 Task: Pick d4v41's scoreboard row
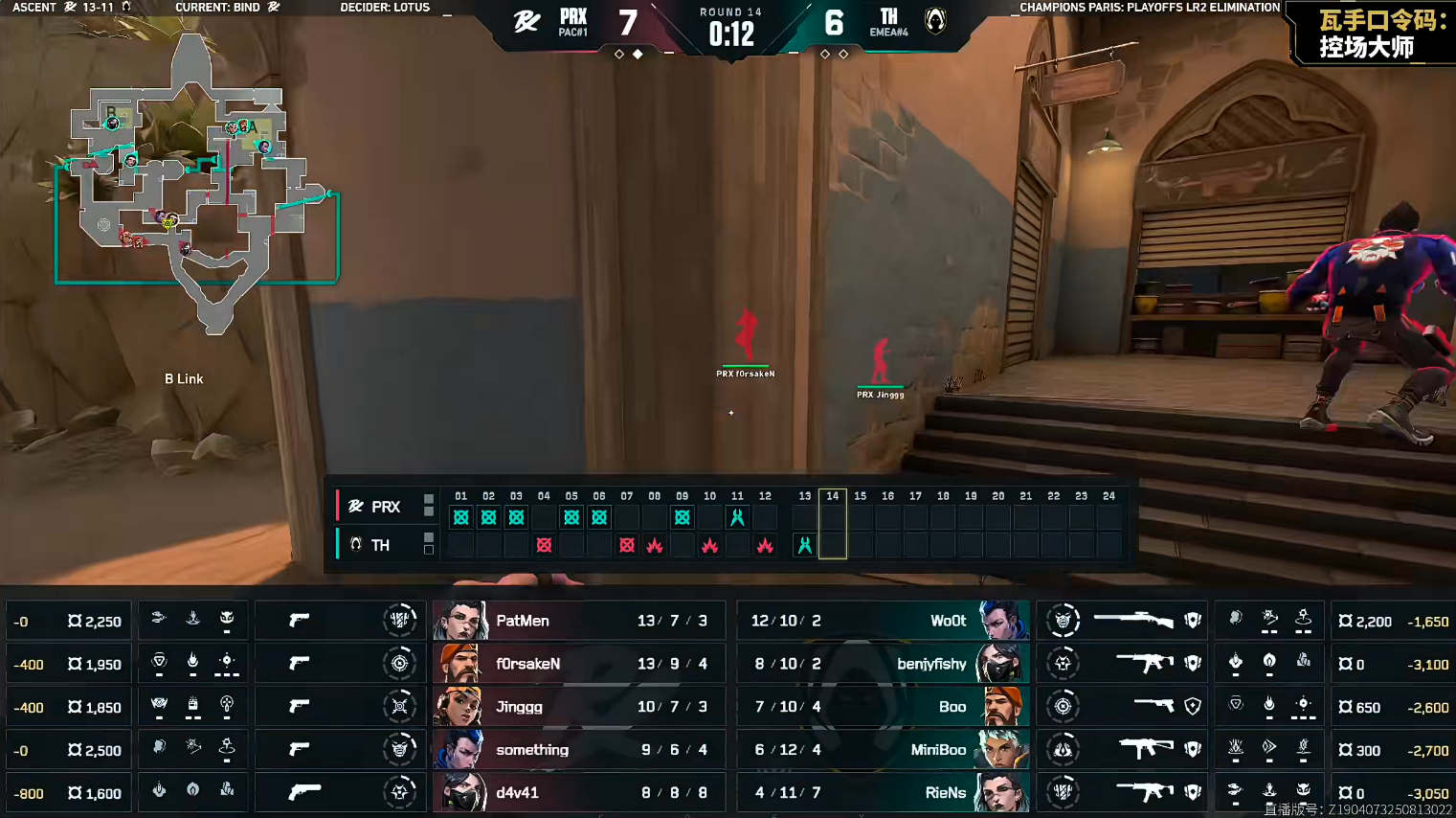tap(578, 793)
